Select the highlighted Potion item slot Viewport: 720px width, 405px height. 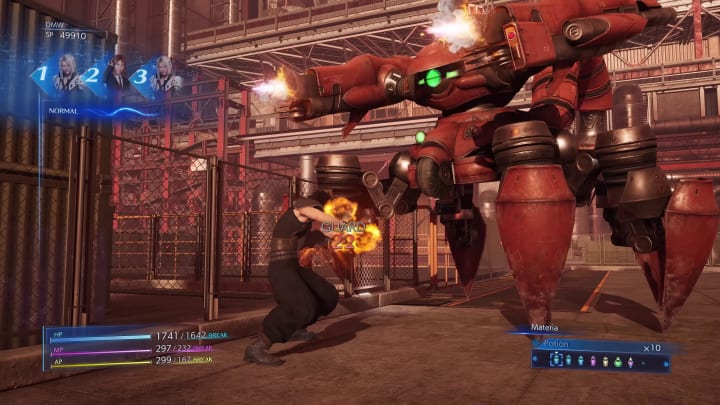[x=556, y=360]
